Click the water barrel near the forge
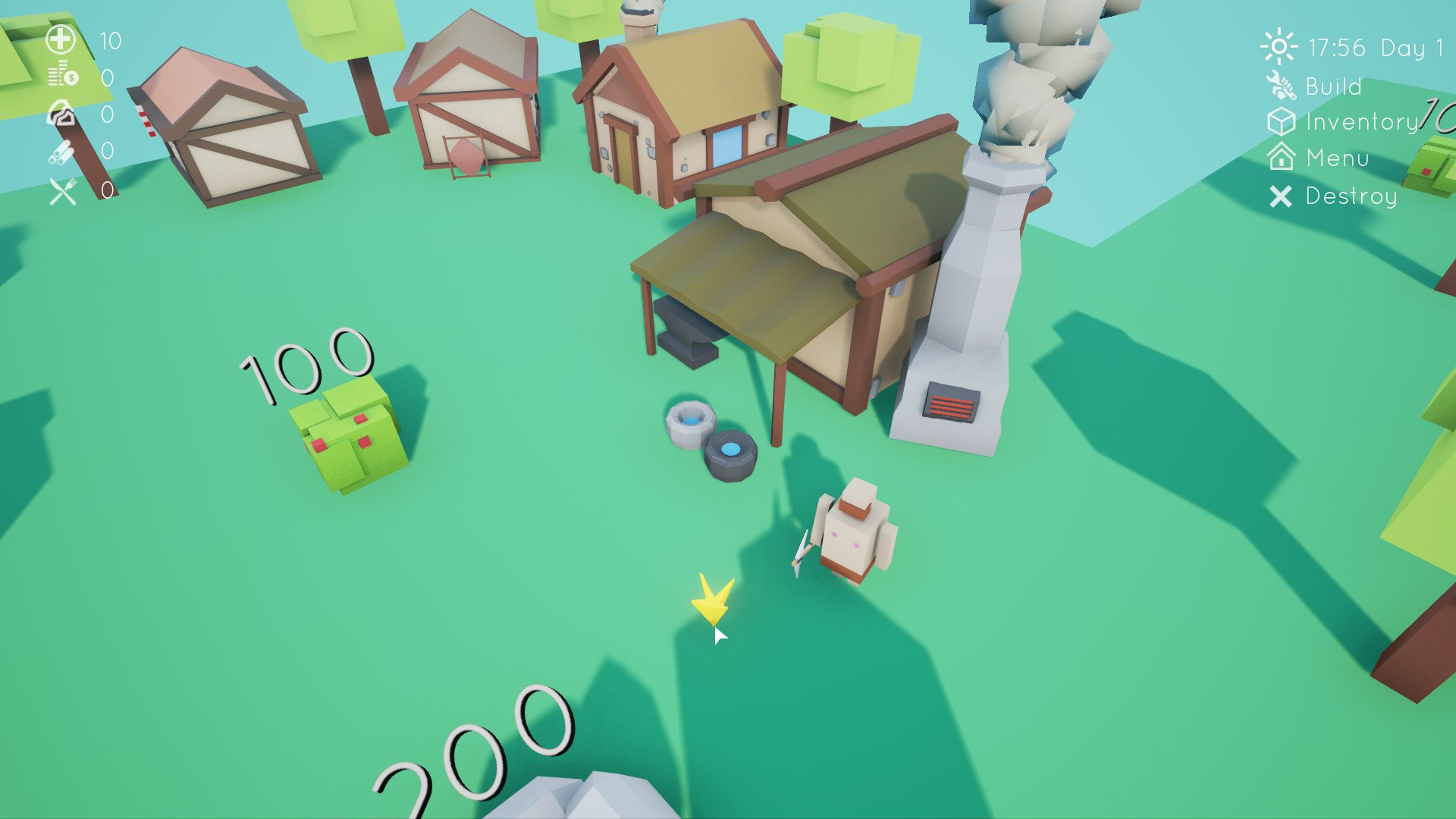Viewport: 1456px width, 819px height. [692, 425]
